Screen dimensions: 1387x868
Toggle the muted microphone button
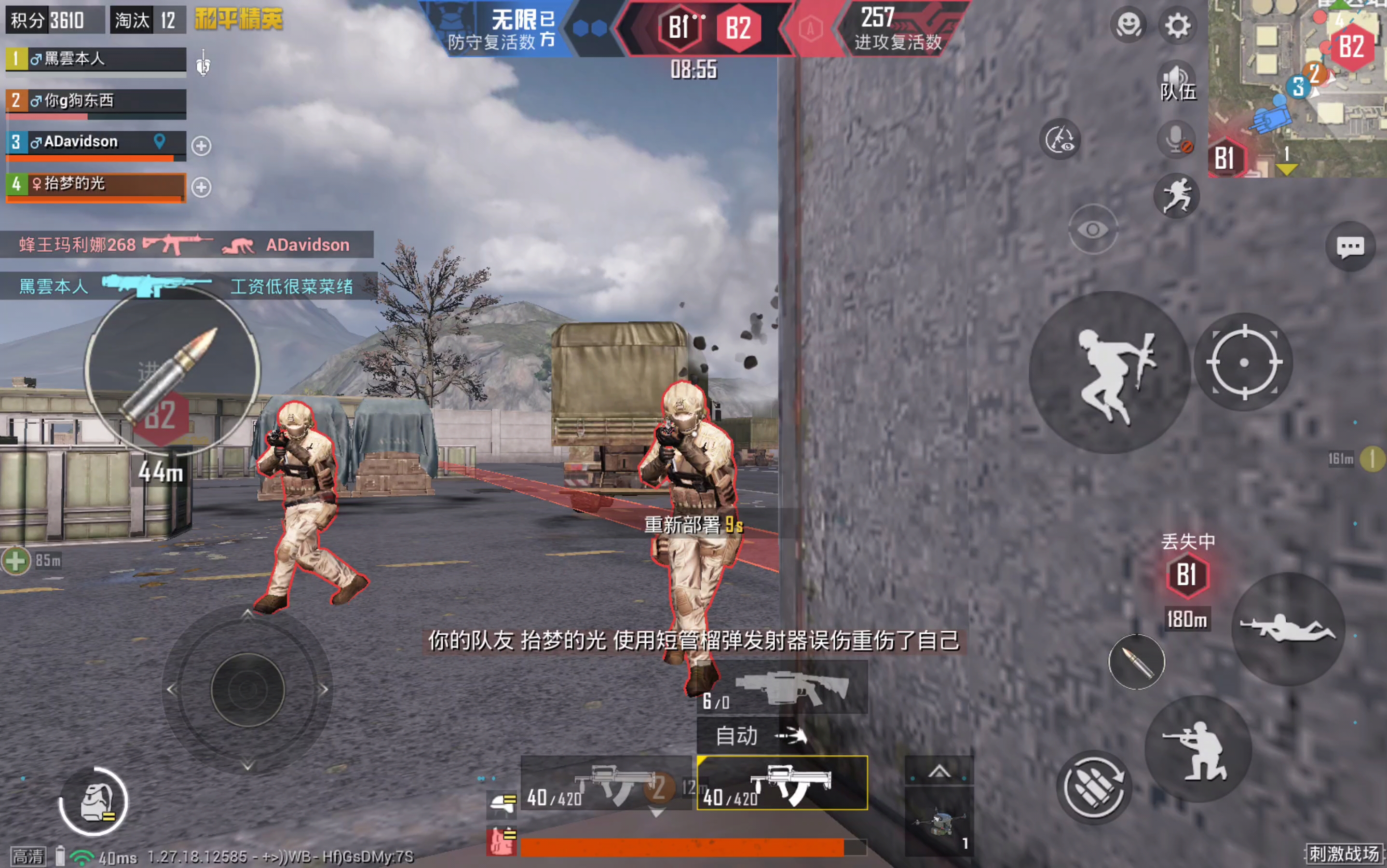pyautogui.click(x=1176, y=139)
